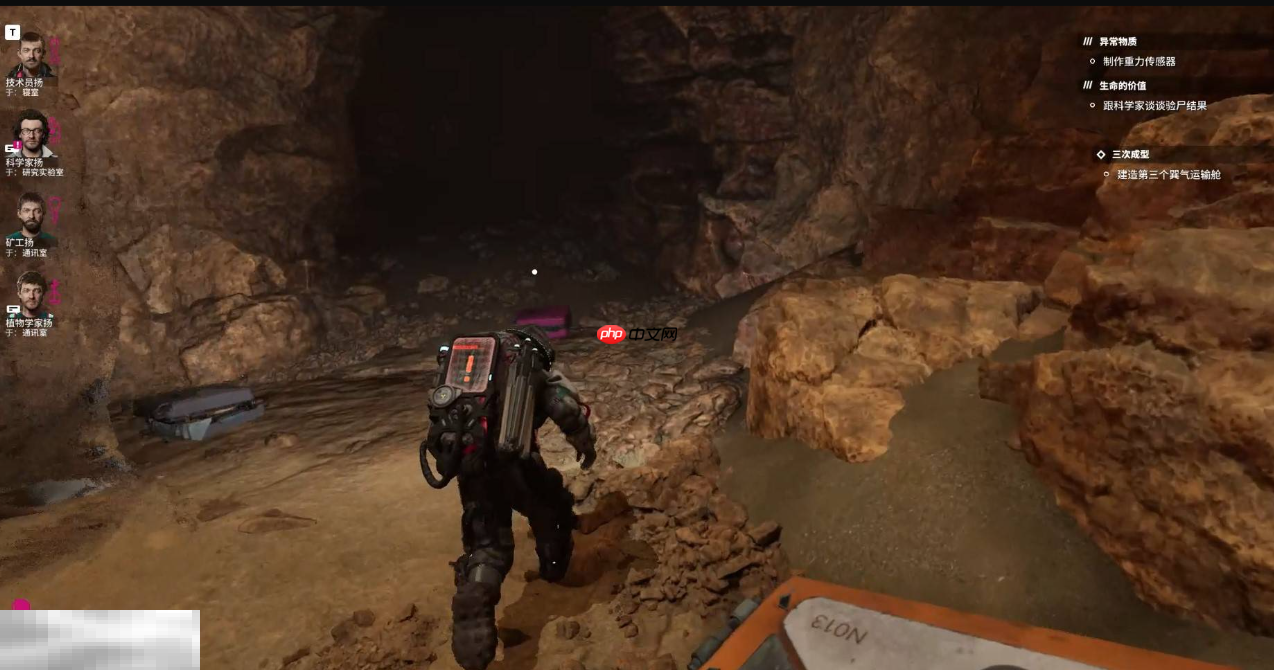Open the 三次成型 quest header
The height and width of the screenshot is (670, 1274).
point(1130,155)
